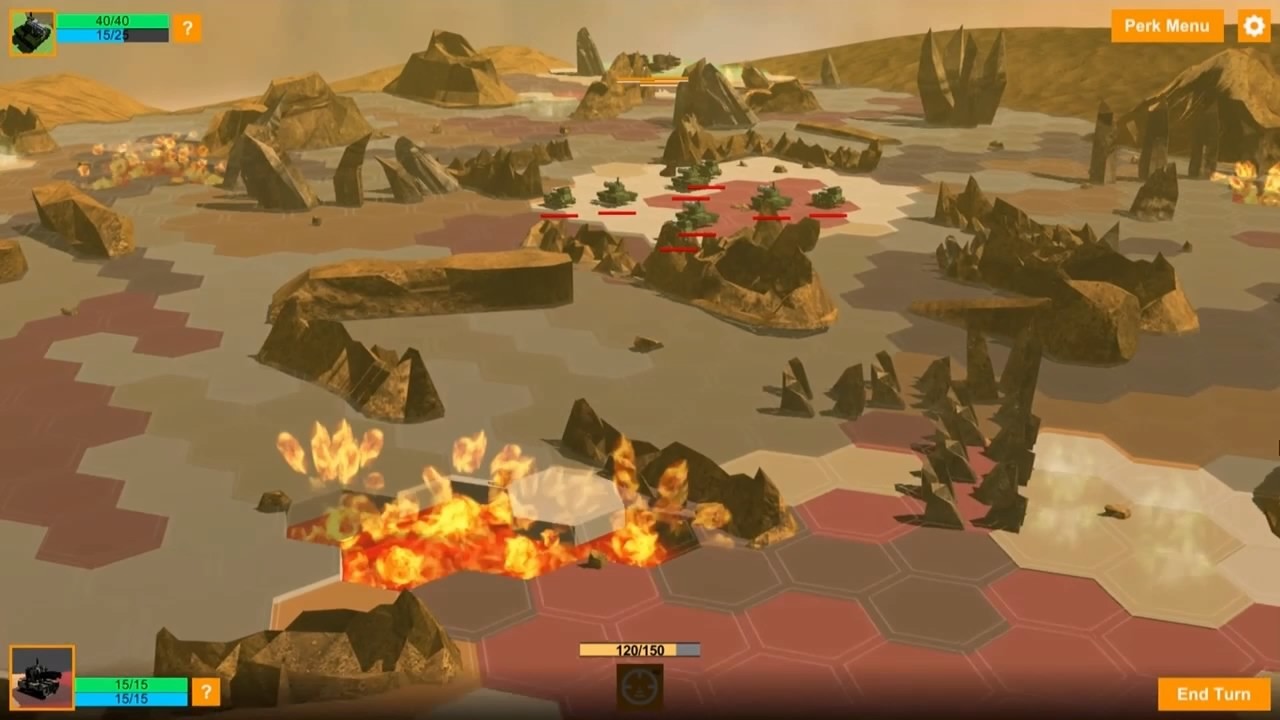Click the question mark help icon near top-left portrait
Screen dimensions: 1280x720
[x=186, y=27]
